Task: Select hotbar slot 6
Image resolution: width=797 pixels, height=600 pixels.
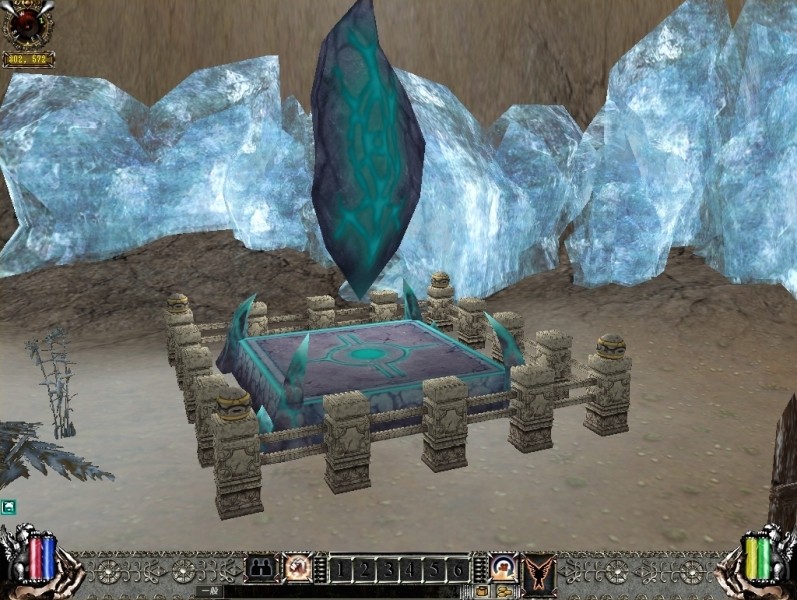Action: click(x=457, y=570)
